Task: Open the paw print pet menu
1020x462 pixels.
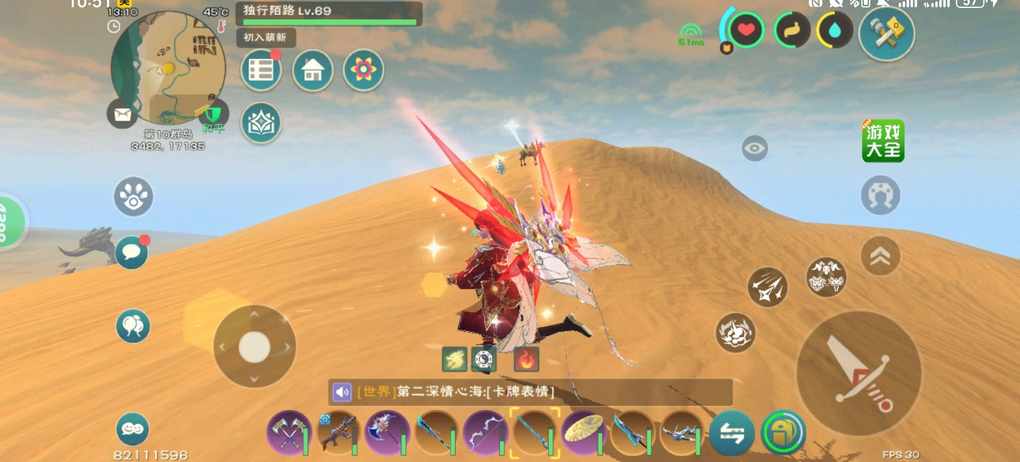Action: tap(133, 196)
